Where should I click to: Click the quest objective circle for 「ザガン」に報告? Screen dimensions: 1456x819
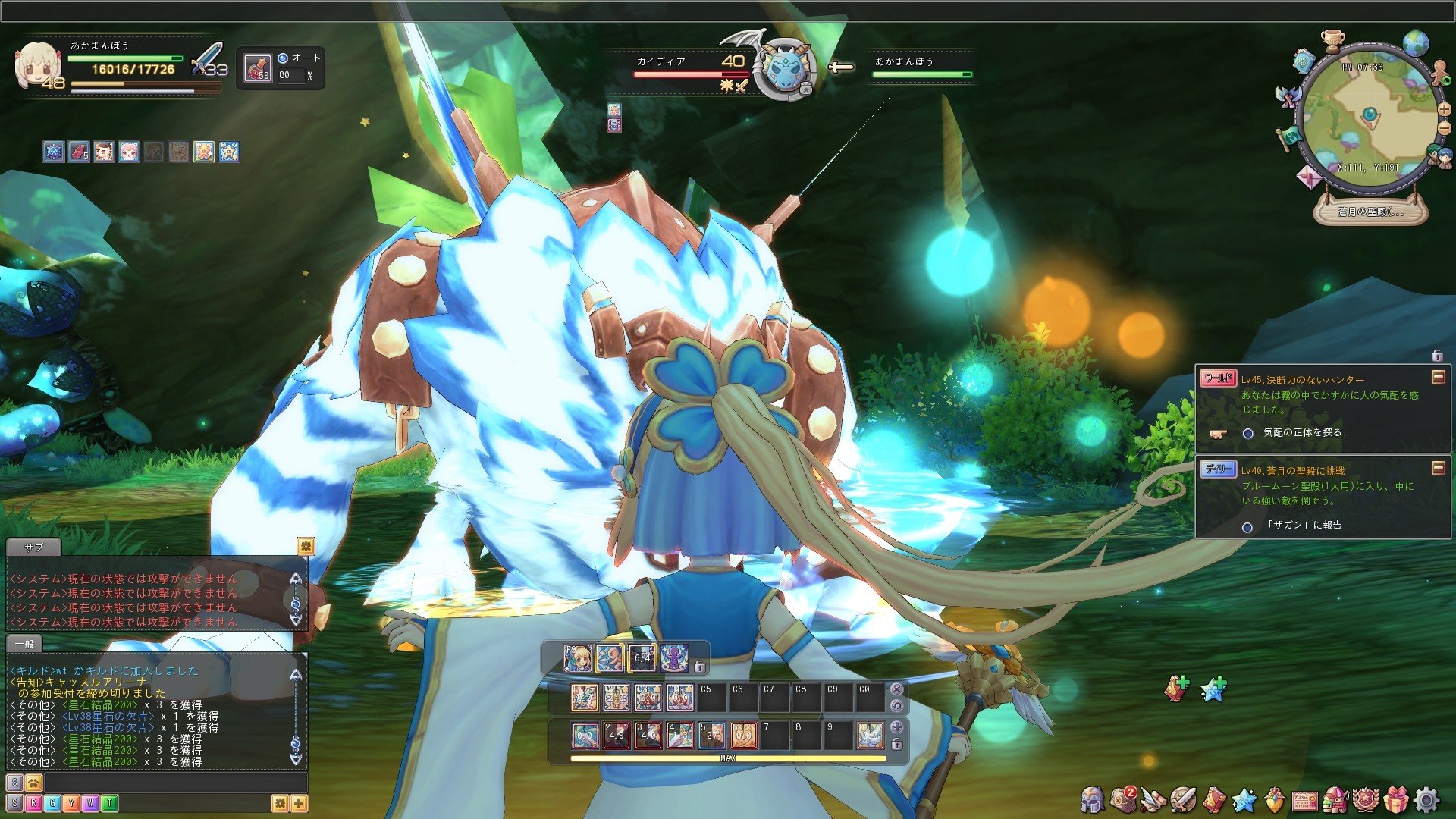pos(1248,526)
